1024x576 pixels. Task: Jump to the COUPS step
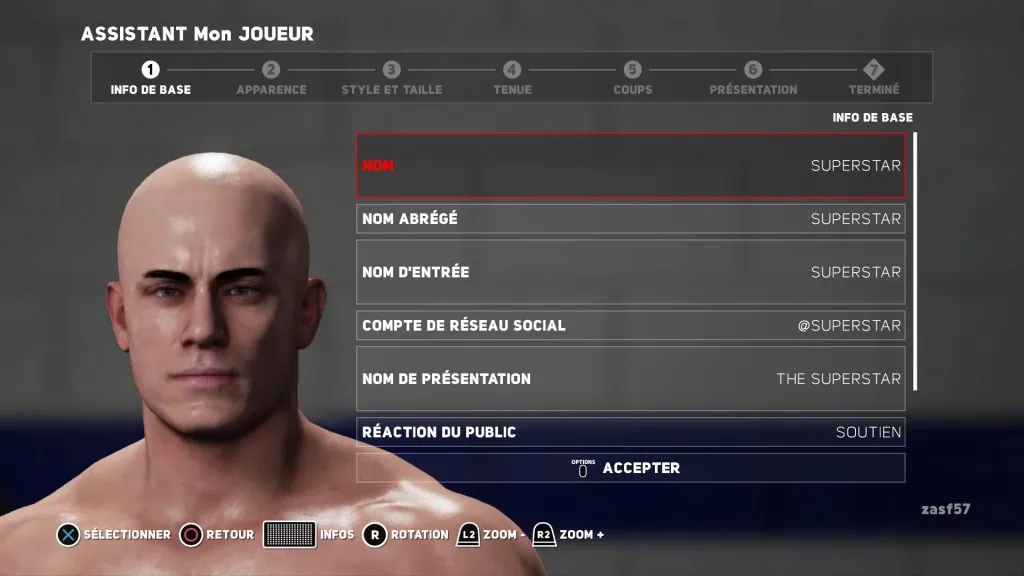click(632, 78)
